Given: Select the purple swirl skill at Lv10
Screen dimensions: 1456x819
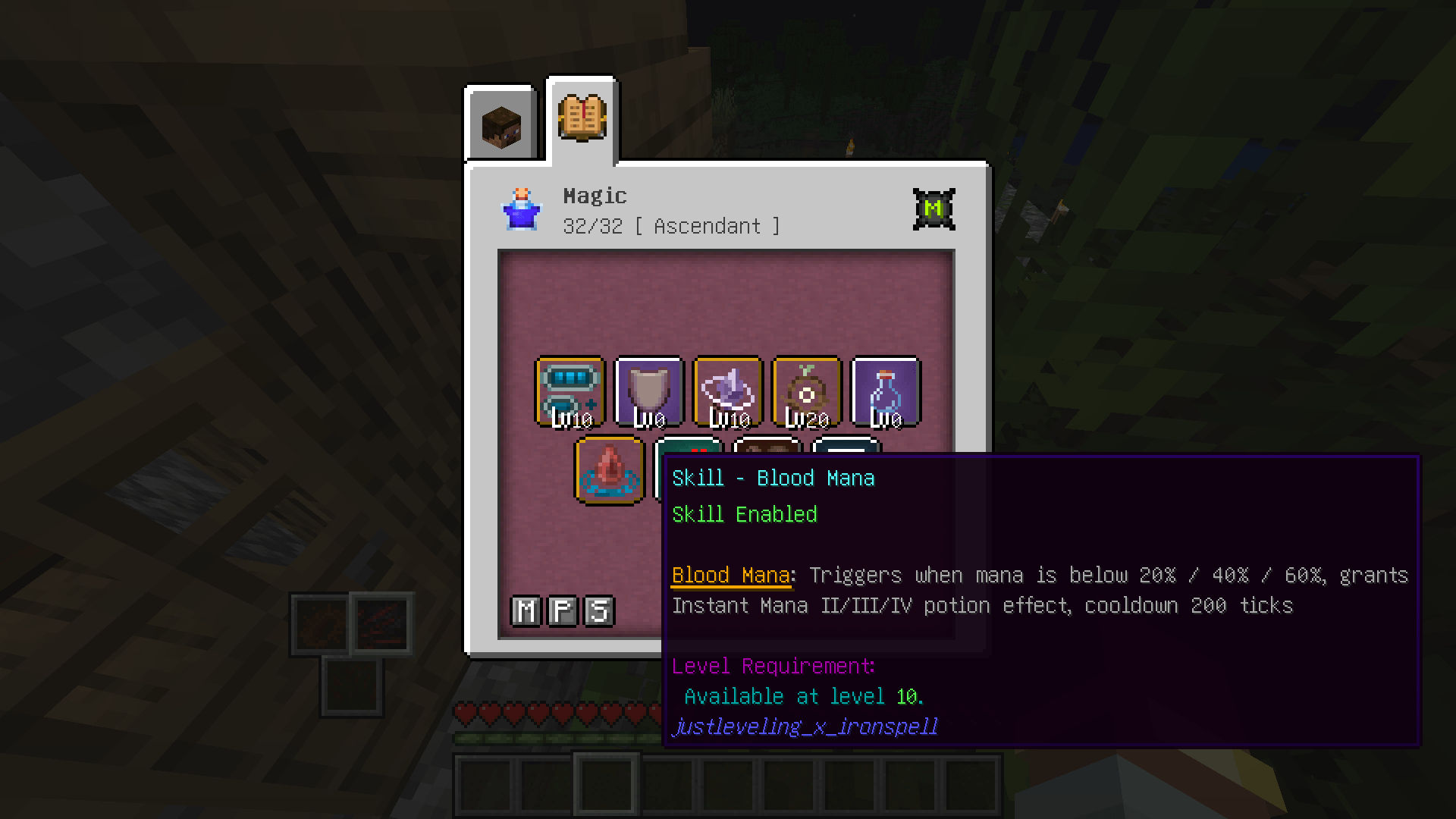Looking at the screenshot, I should tap(728, 391).
